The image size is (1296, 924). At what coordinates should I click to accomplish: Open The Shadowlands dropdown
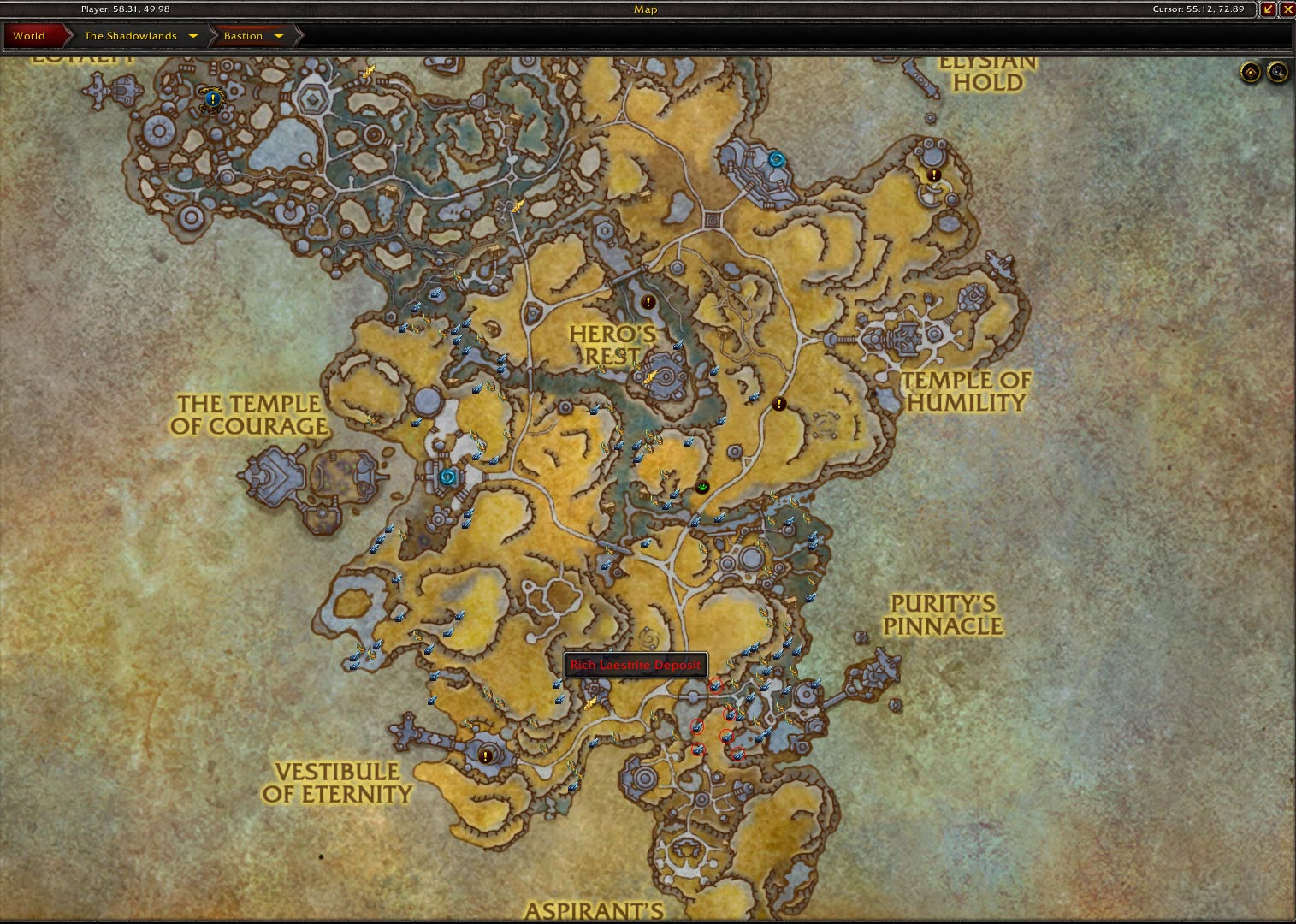(192, 36)
